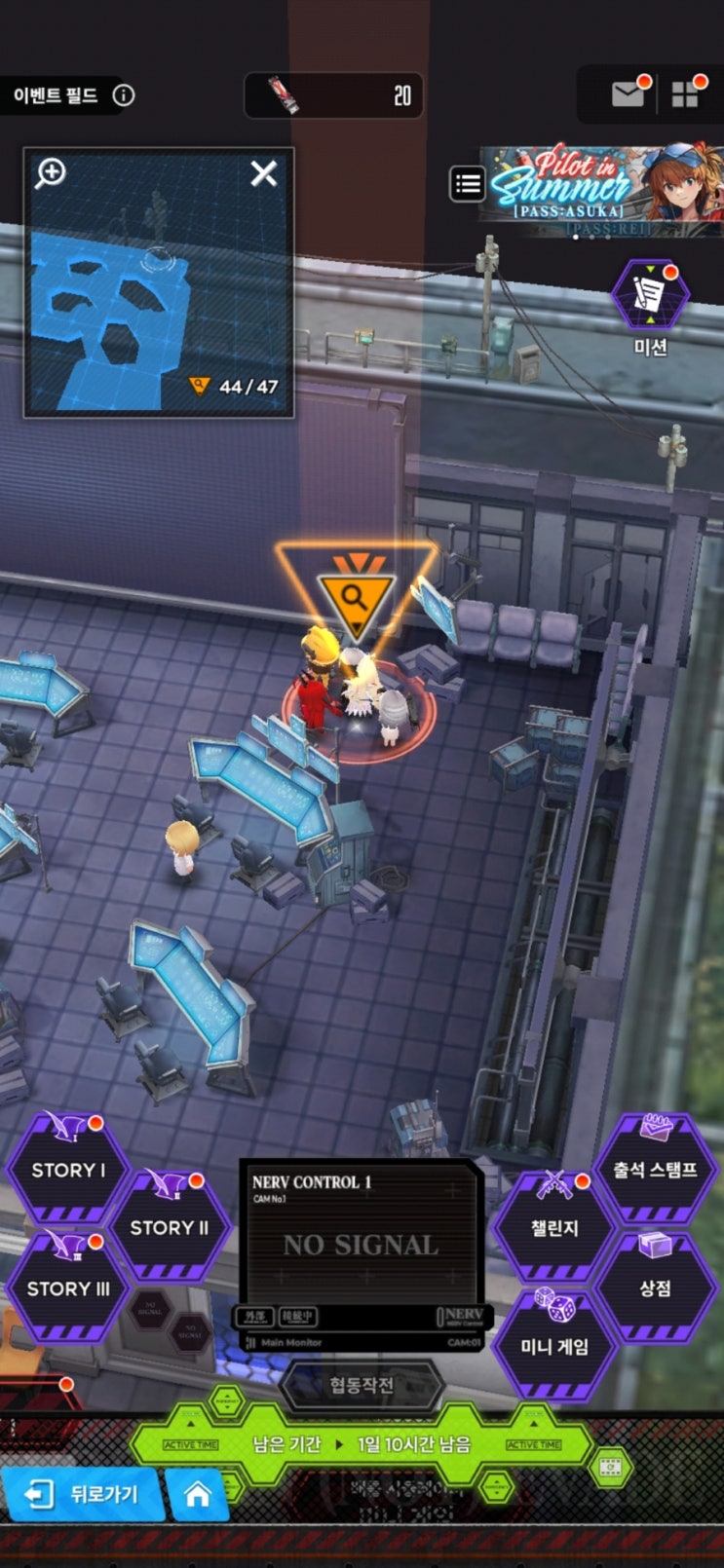The height and width of the screenshot is (1568, 724).
Task: Enter the STORY III hexagon
Action: point(68,1288)
